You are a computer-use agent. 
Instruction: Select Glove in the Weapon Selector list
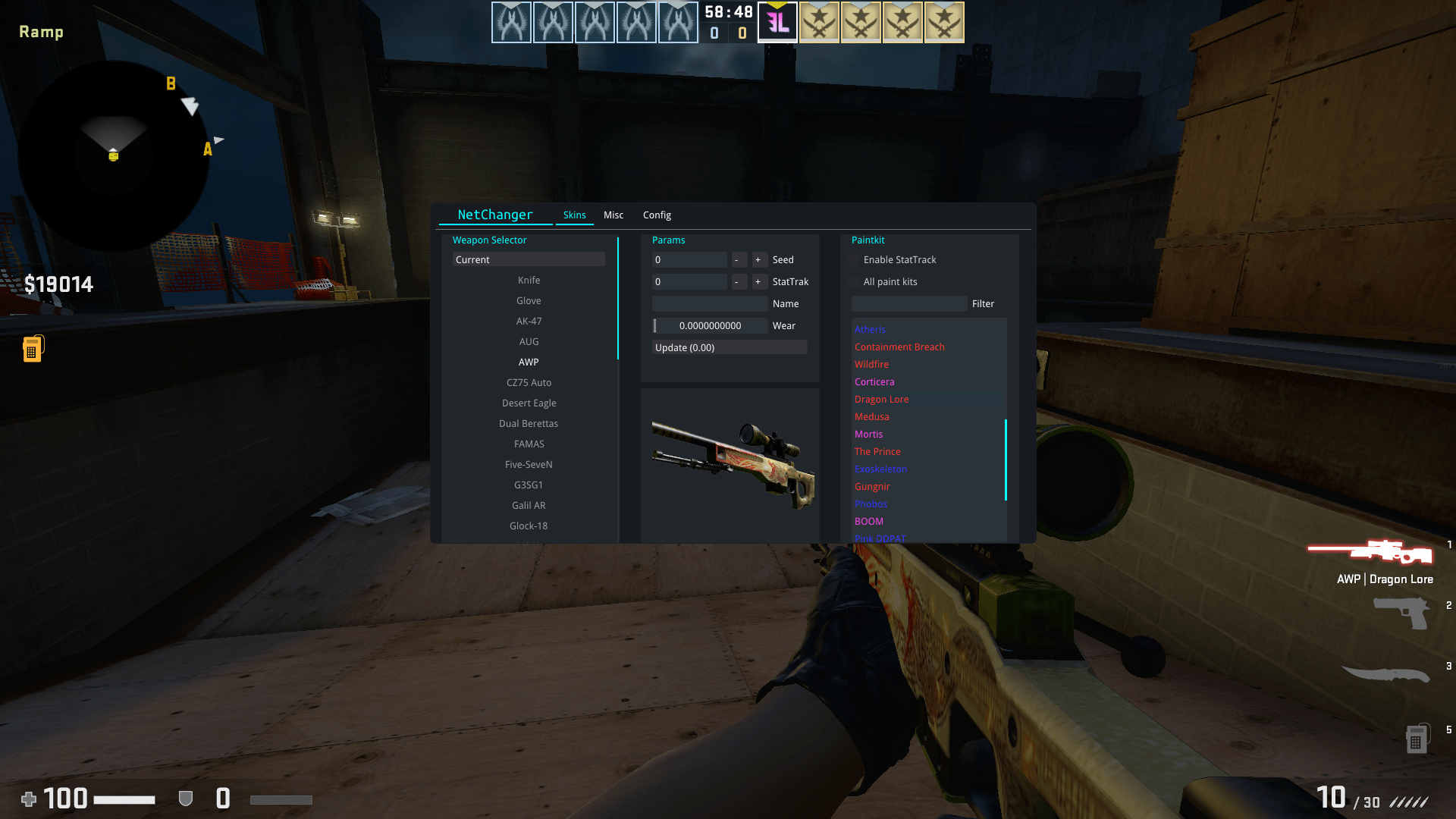(529, 300)
